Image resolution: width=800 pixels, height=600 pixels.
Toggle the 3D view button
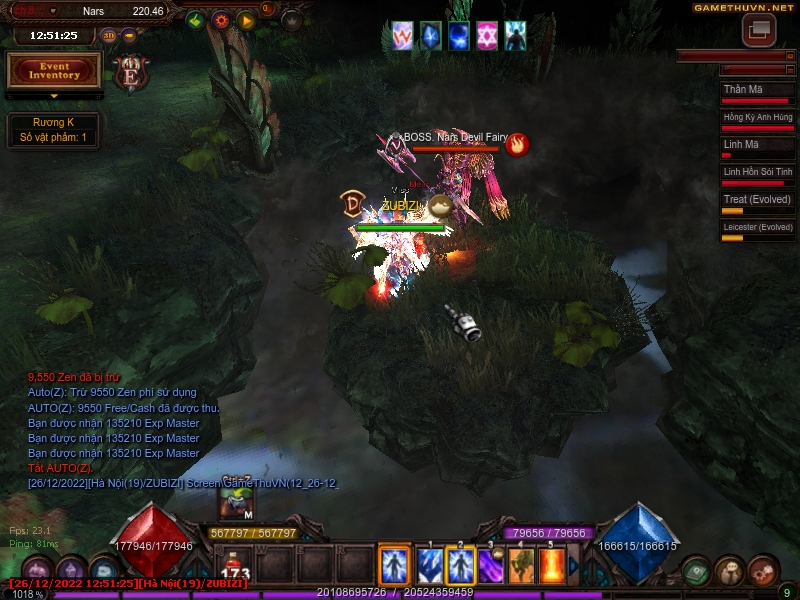point(109,36)
